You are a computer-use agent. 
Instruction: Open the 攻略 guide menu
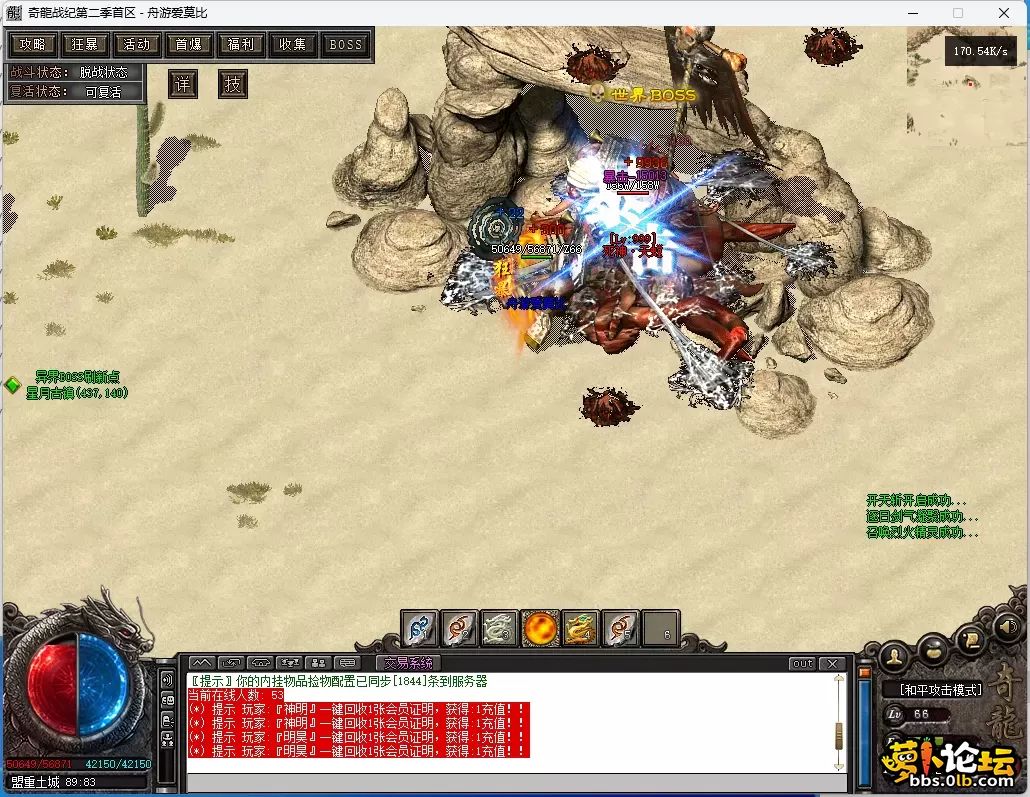point(33,44)
